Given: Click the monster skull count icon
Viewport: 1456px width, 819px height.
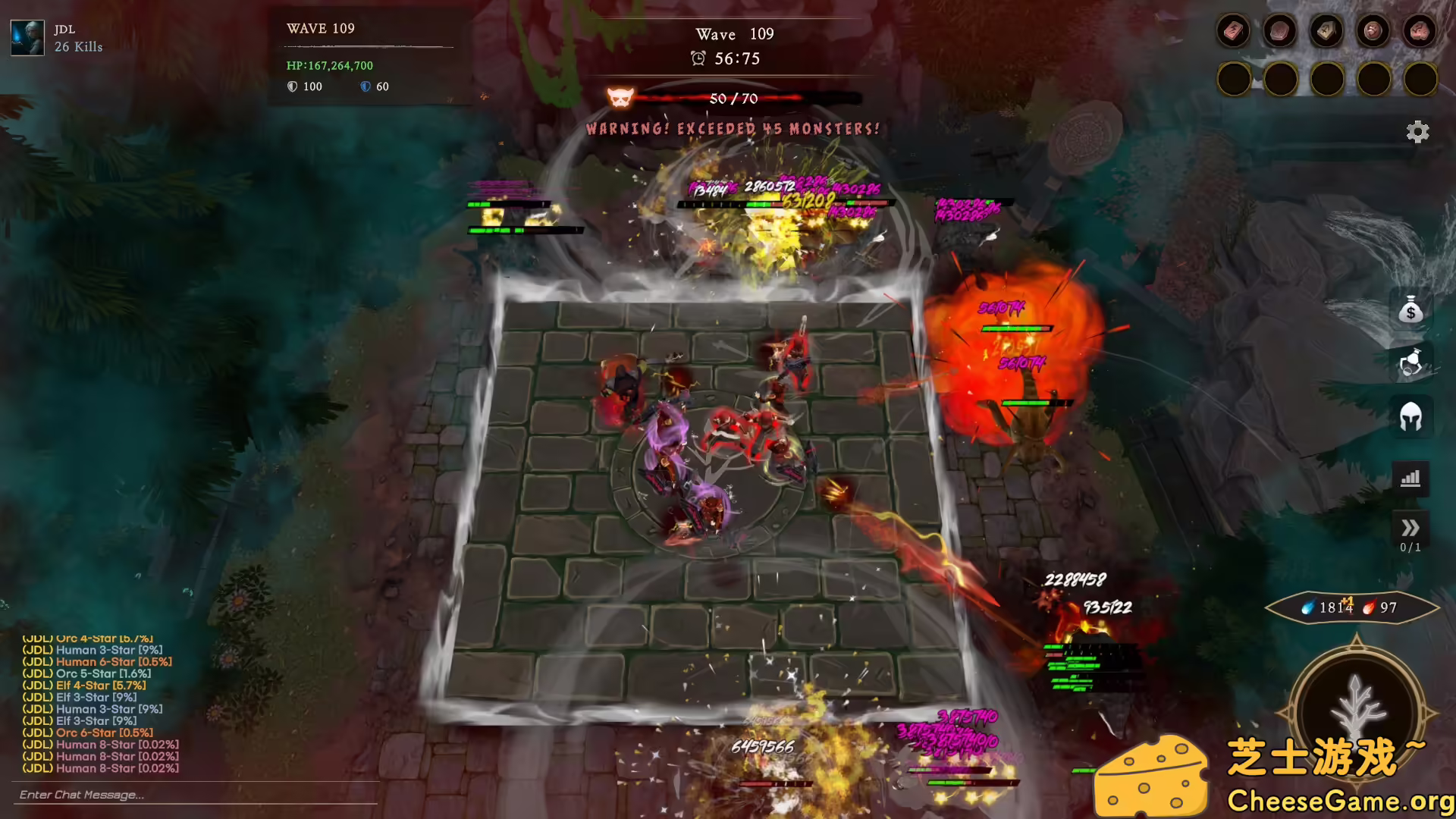Looking at the screenshot, I should [620, 98].
